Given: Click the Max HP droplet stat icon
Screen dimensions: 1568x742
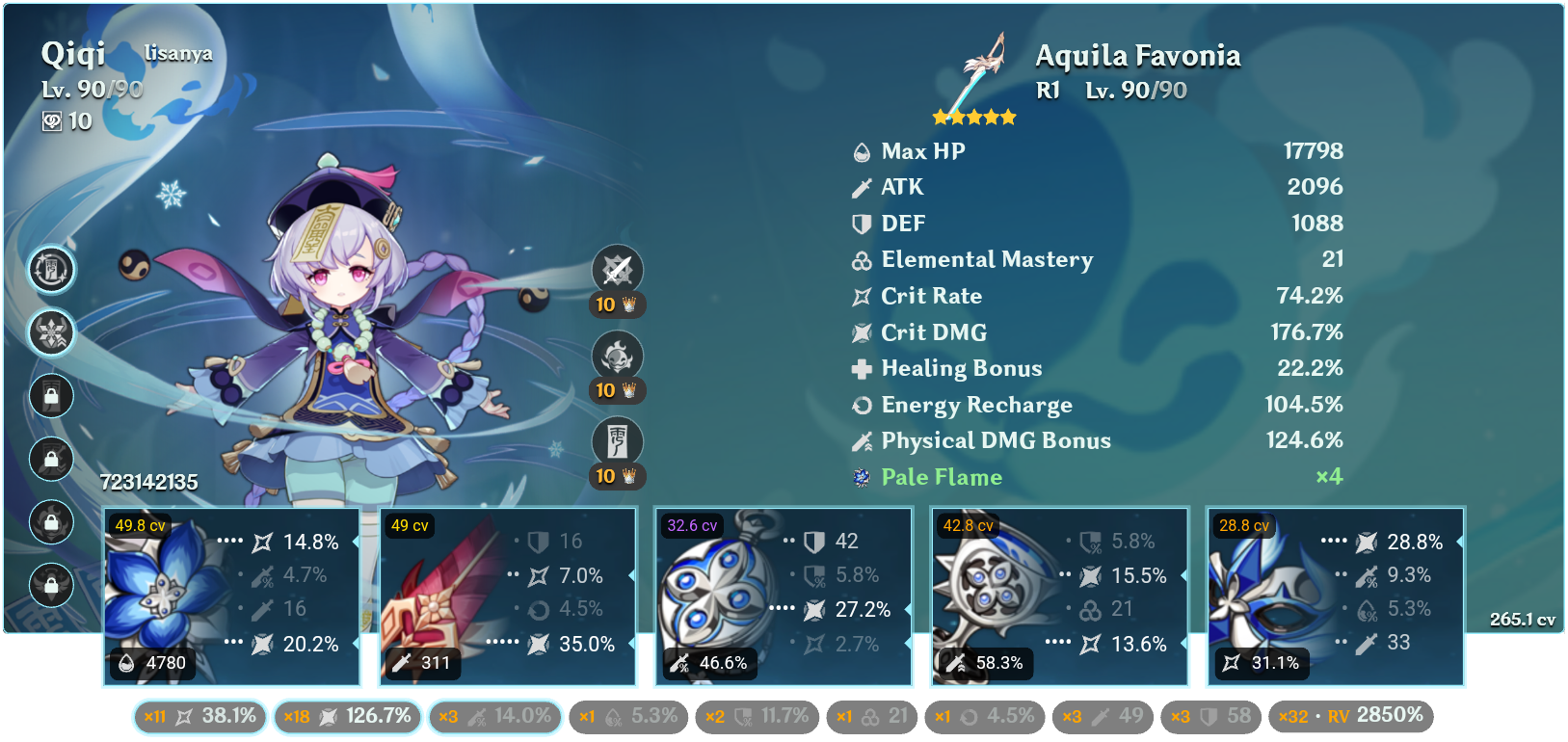Looking at the screenshot, I should click(x=861, y=151).
